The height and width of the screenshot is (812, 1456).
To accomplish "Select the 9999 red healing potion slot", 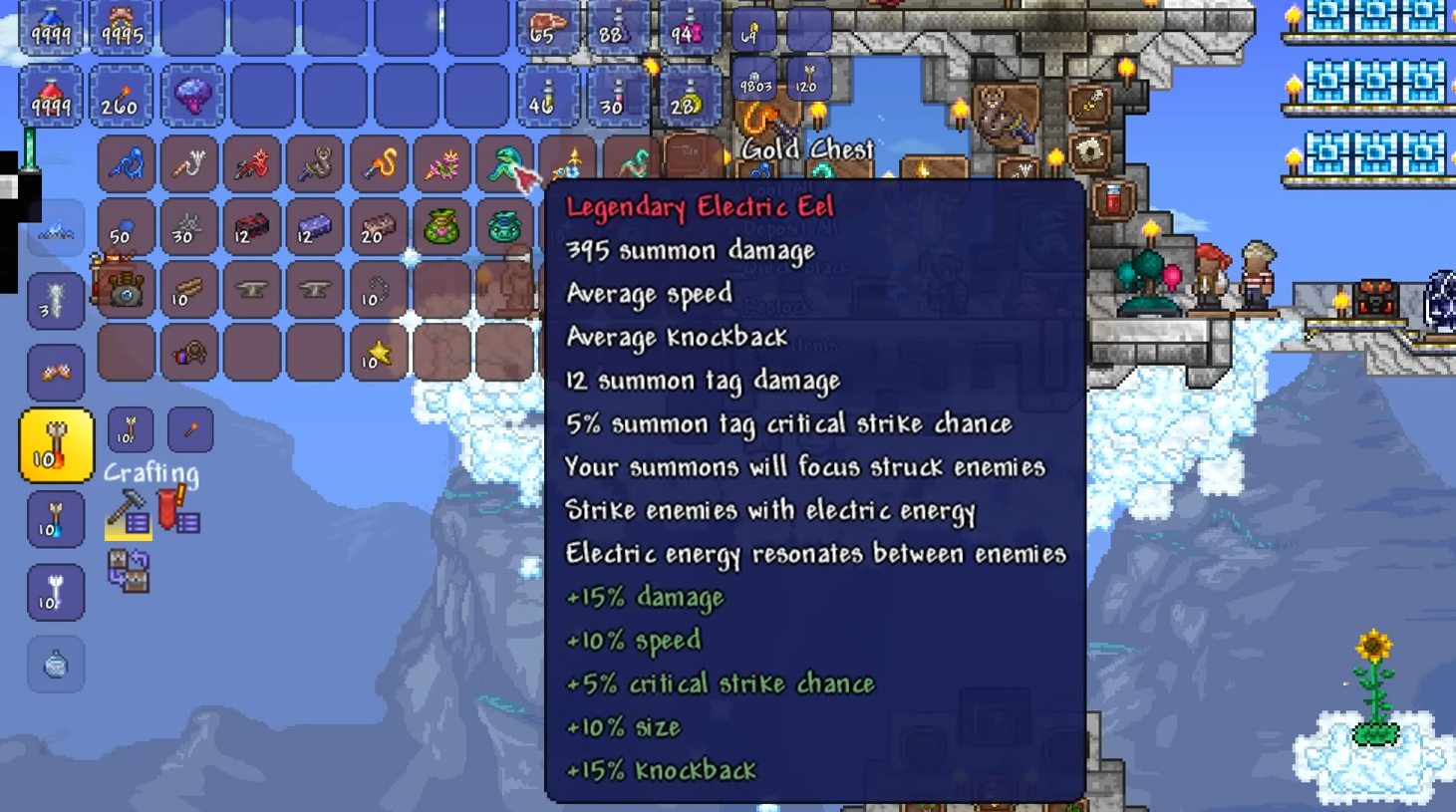I will (x=50, y=97).
